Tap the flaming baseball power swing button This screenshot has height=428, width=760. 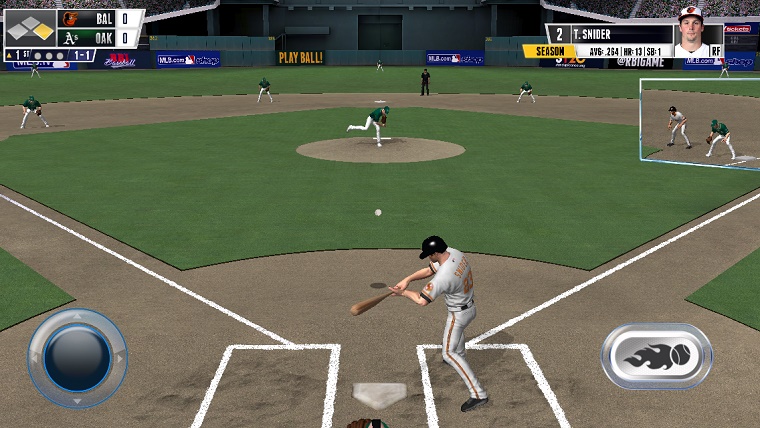pyautogui.click(x=656, y=356)
